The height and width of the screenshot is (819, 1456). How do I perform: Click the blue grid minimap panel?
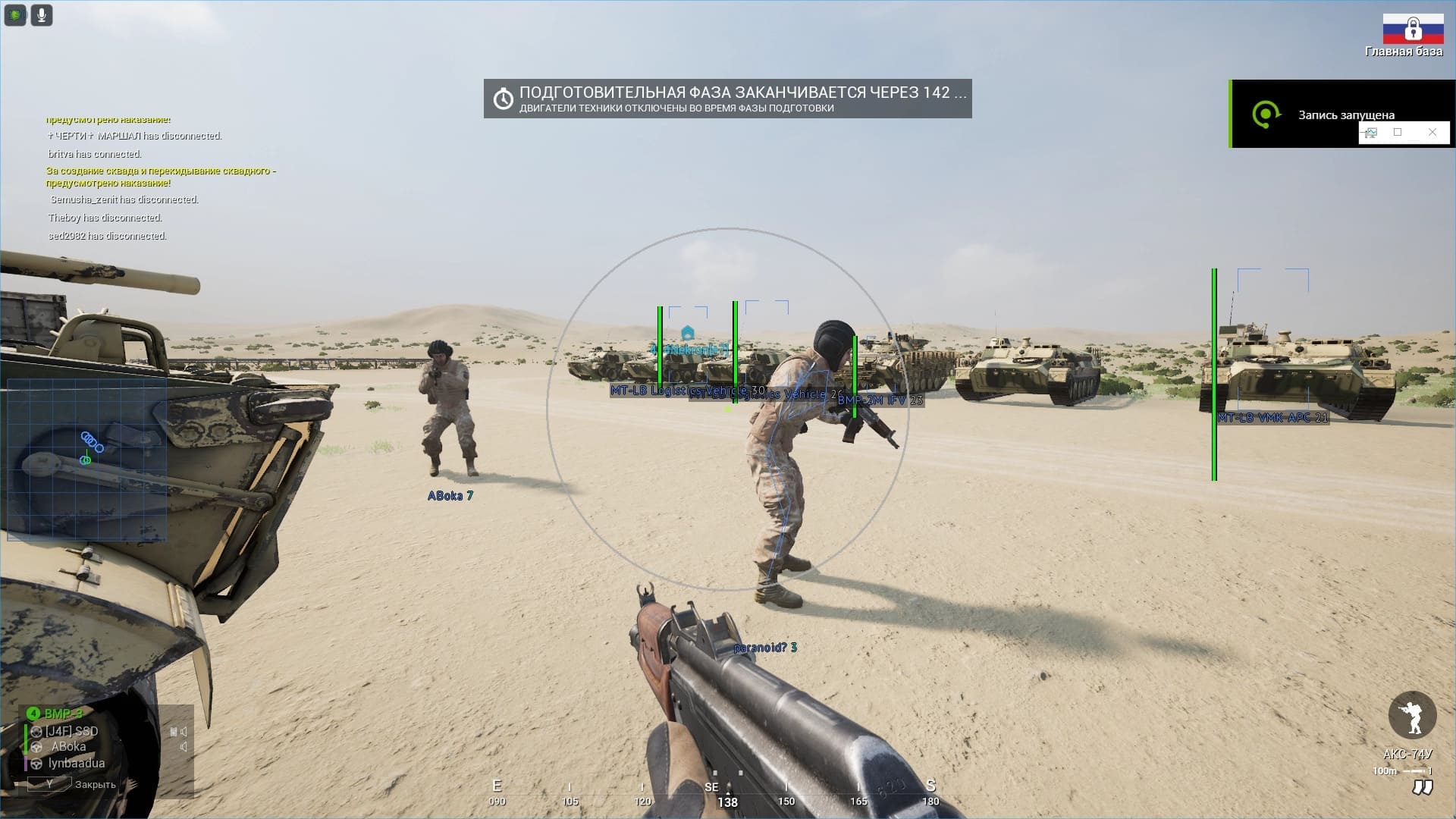tap(86, 460)
